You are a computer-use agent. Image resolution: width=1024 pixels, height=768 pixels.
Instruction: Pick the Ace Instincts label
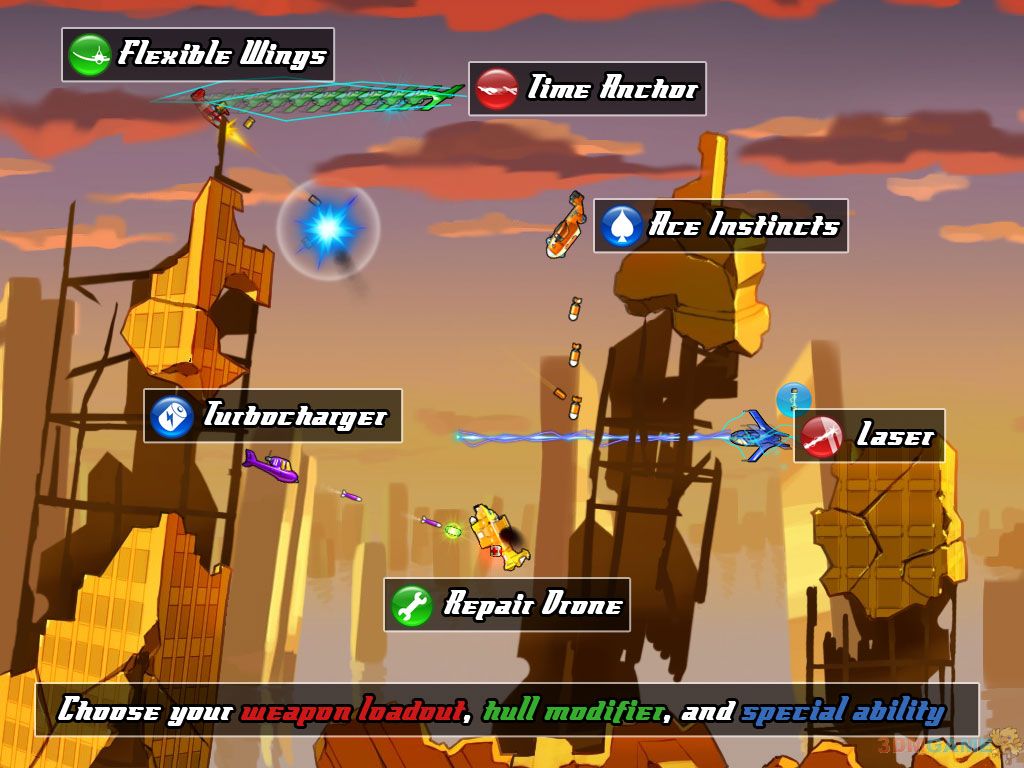744,226
